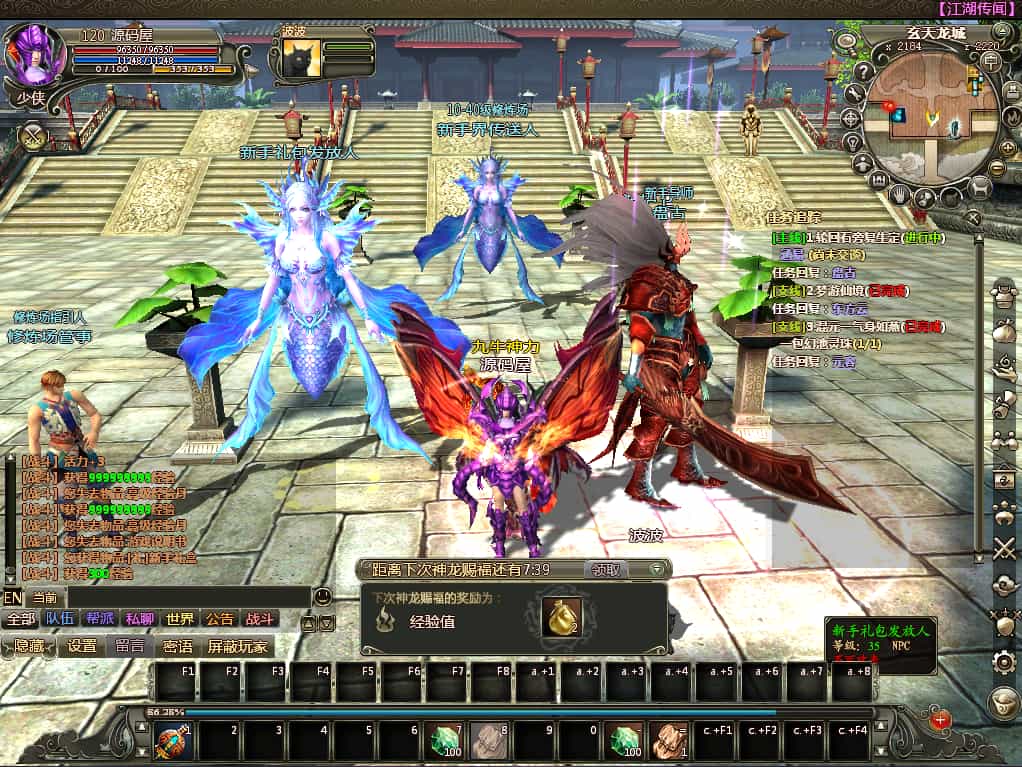Screen dimensions: 1022x767
Task: Use the weapon skill in hotbar slot 1
Action: pos(174,742)
